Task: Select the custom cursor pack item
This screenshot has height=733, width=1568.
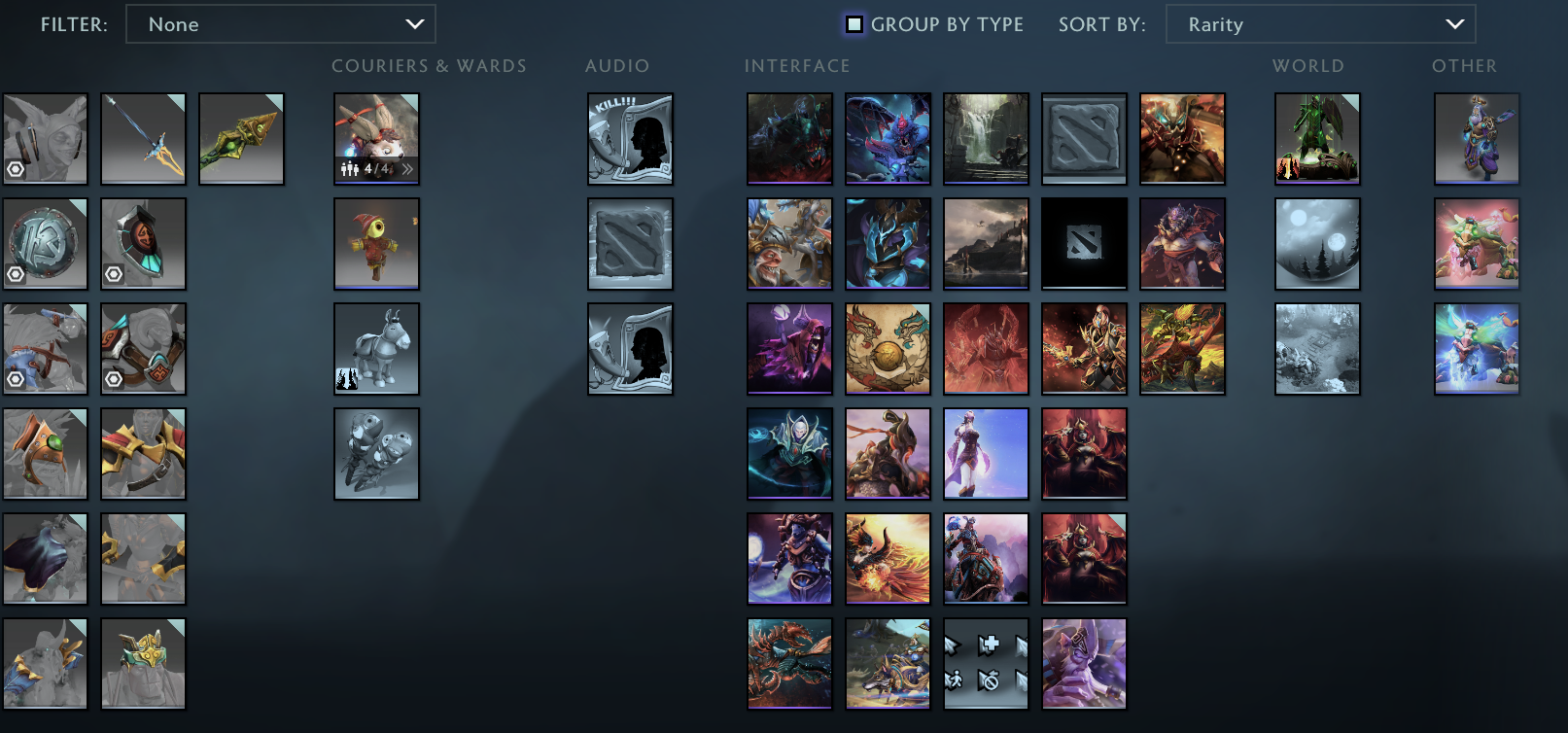Action: (x=986, y=664)
